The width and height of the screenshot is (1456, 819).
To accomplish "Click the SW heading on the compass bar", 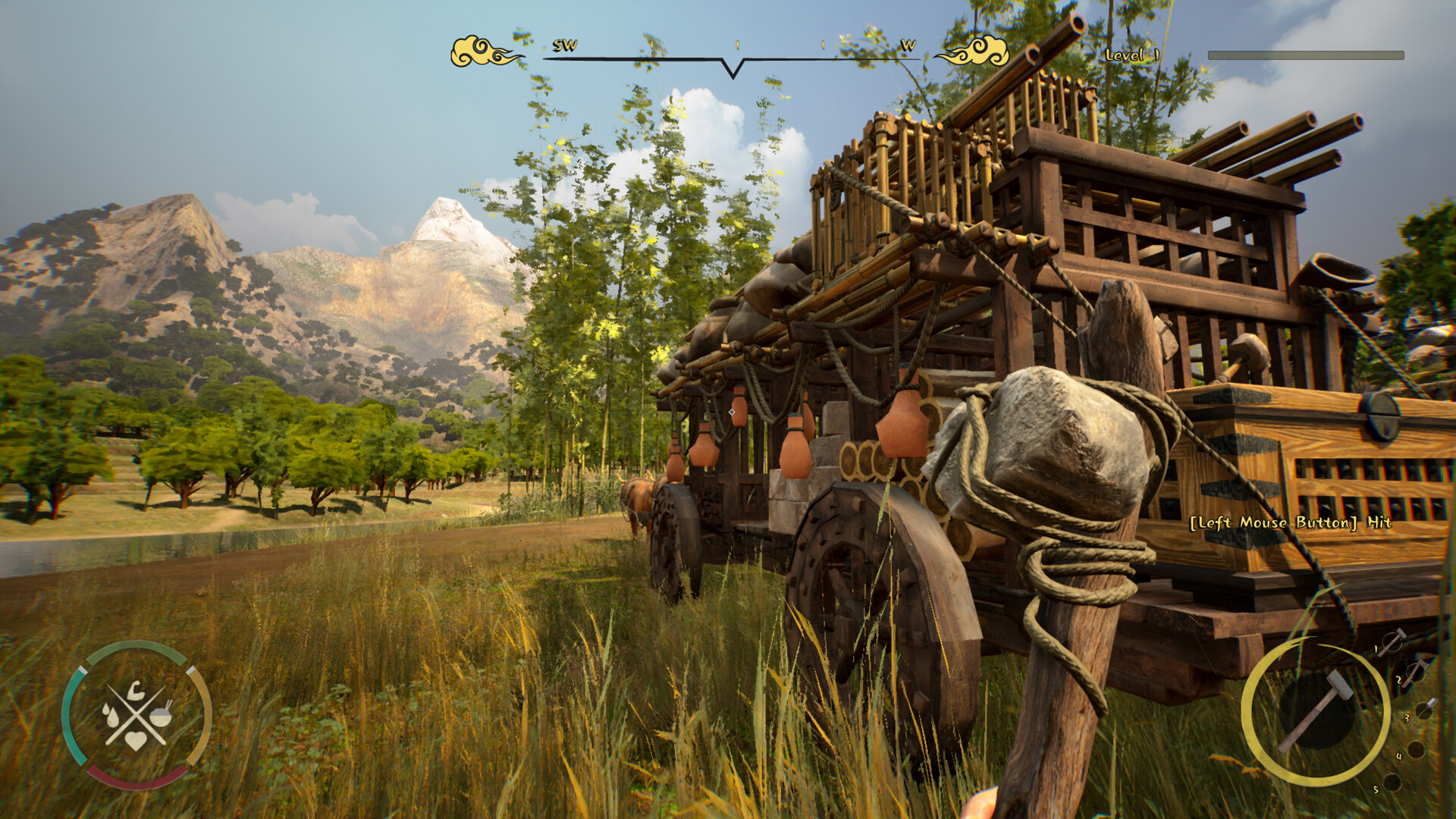I will coord(565,45).
